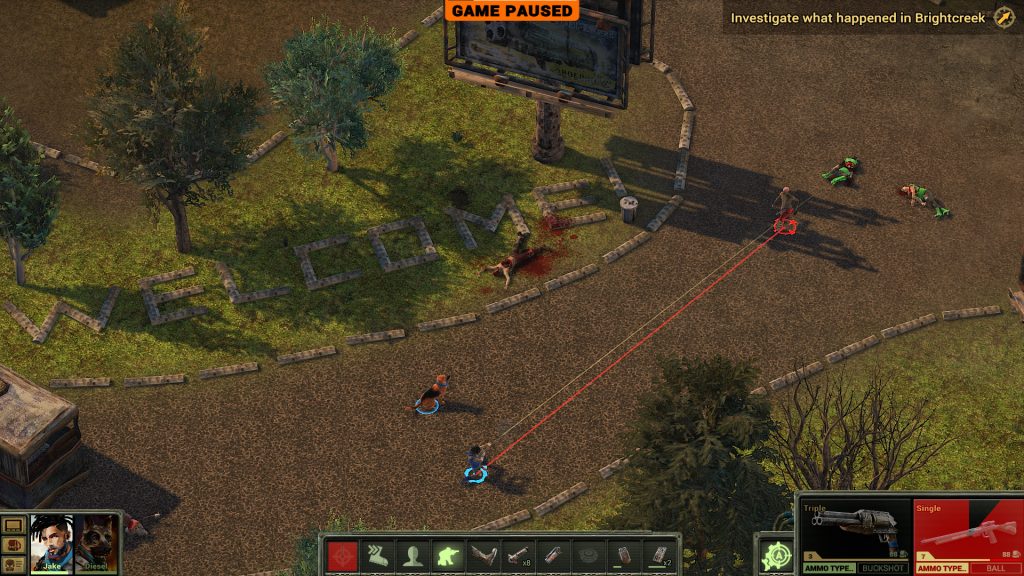Activate the red aimed-shot crosshair slot
The height and width of the screenshot is (576, 1024).
coord(342,555)
